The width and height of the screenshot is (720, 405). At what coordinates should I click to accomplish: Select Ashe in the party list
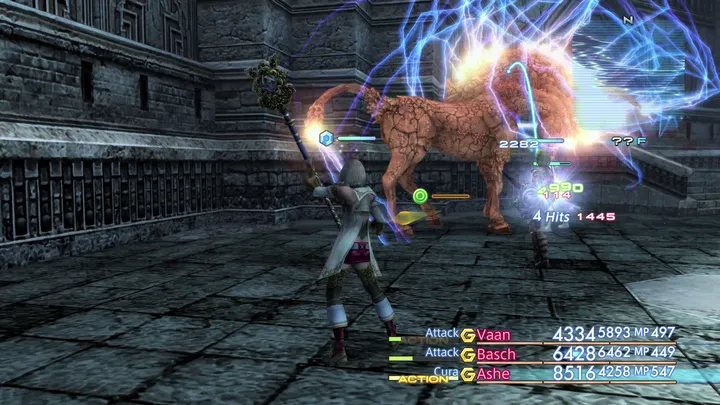pyautogui.click(x=495, y=373)
